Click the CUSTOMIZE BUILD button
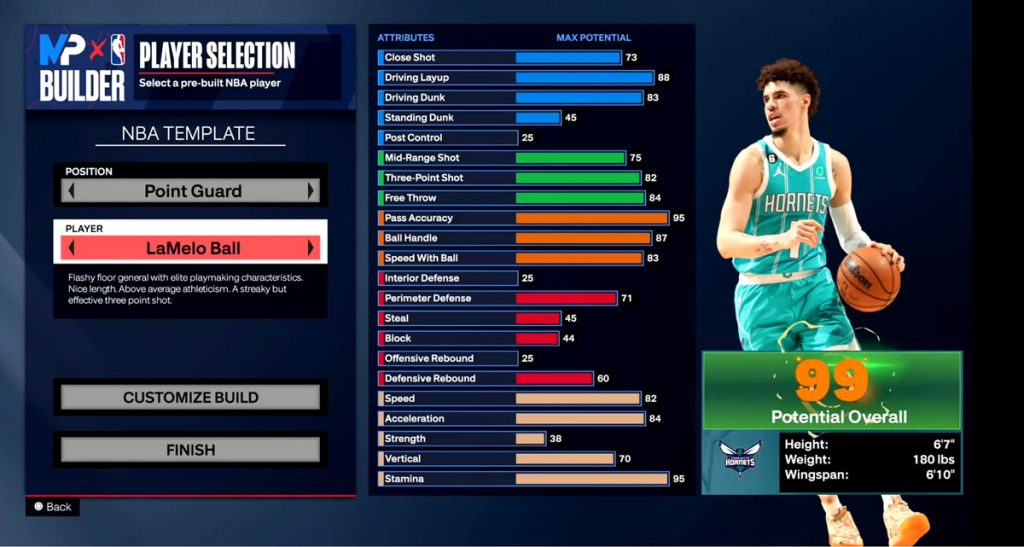 (x=190, y=397)
